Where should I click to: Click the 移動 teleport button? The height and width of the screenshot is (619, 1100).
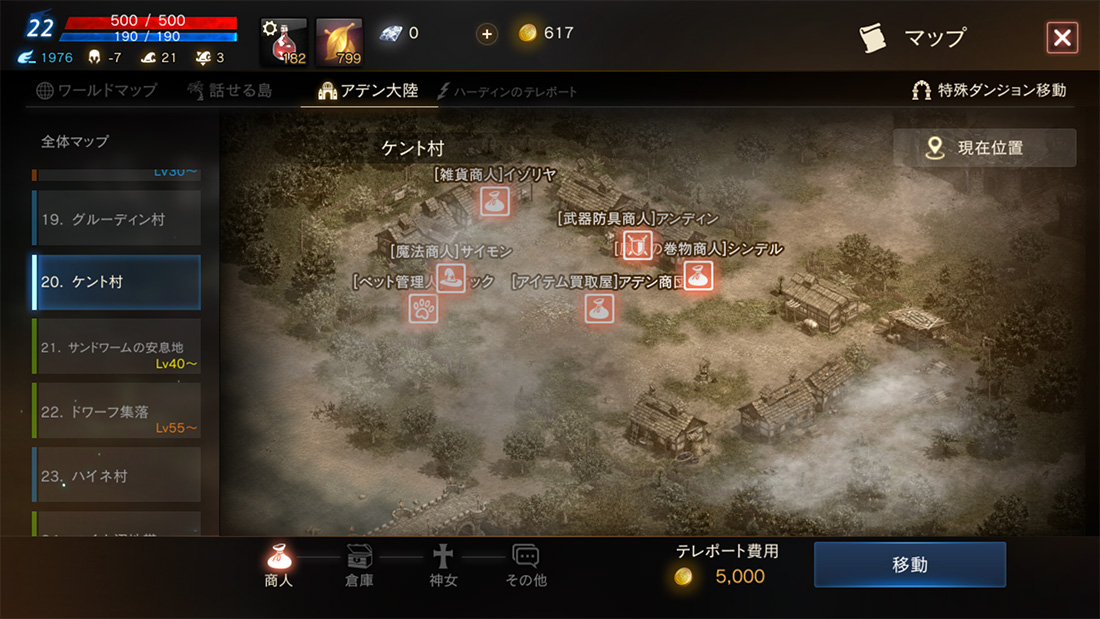tap(909, 565)
